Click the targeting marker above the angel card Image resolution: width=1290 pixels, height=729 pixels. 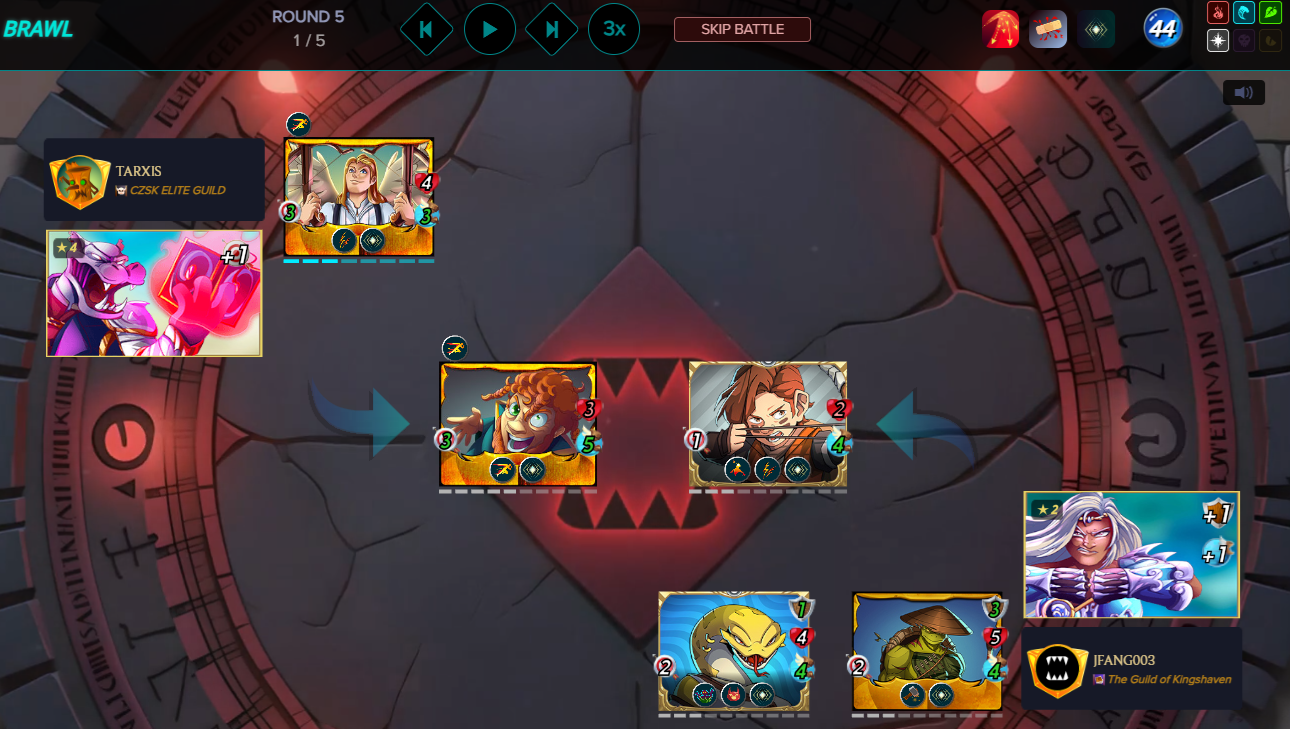point(297,124)
